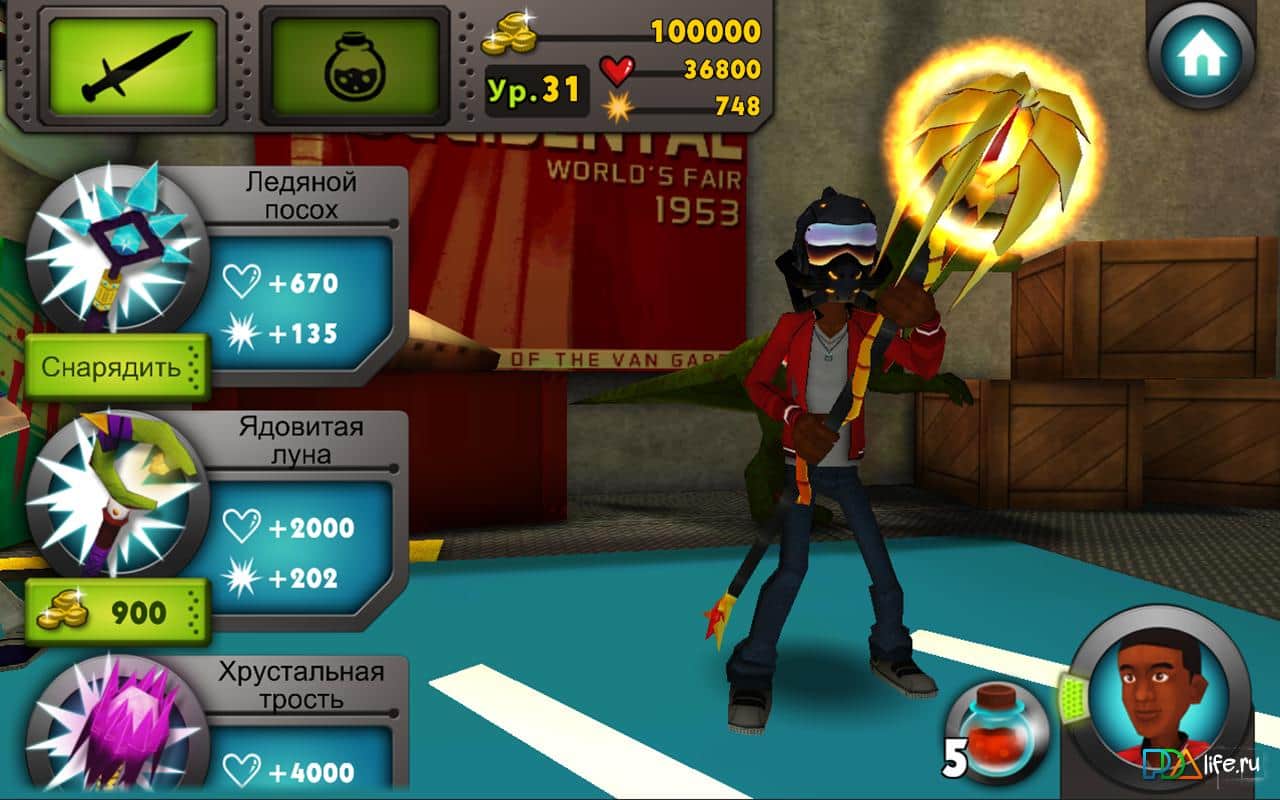The width and height of the screenshot is (1280, 800).
Task: Buy Ядовитая луна for 900 gold
Action: 116,612
